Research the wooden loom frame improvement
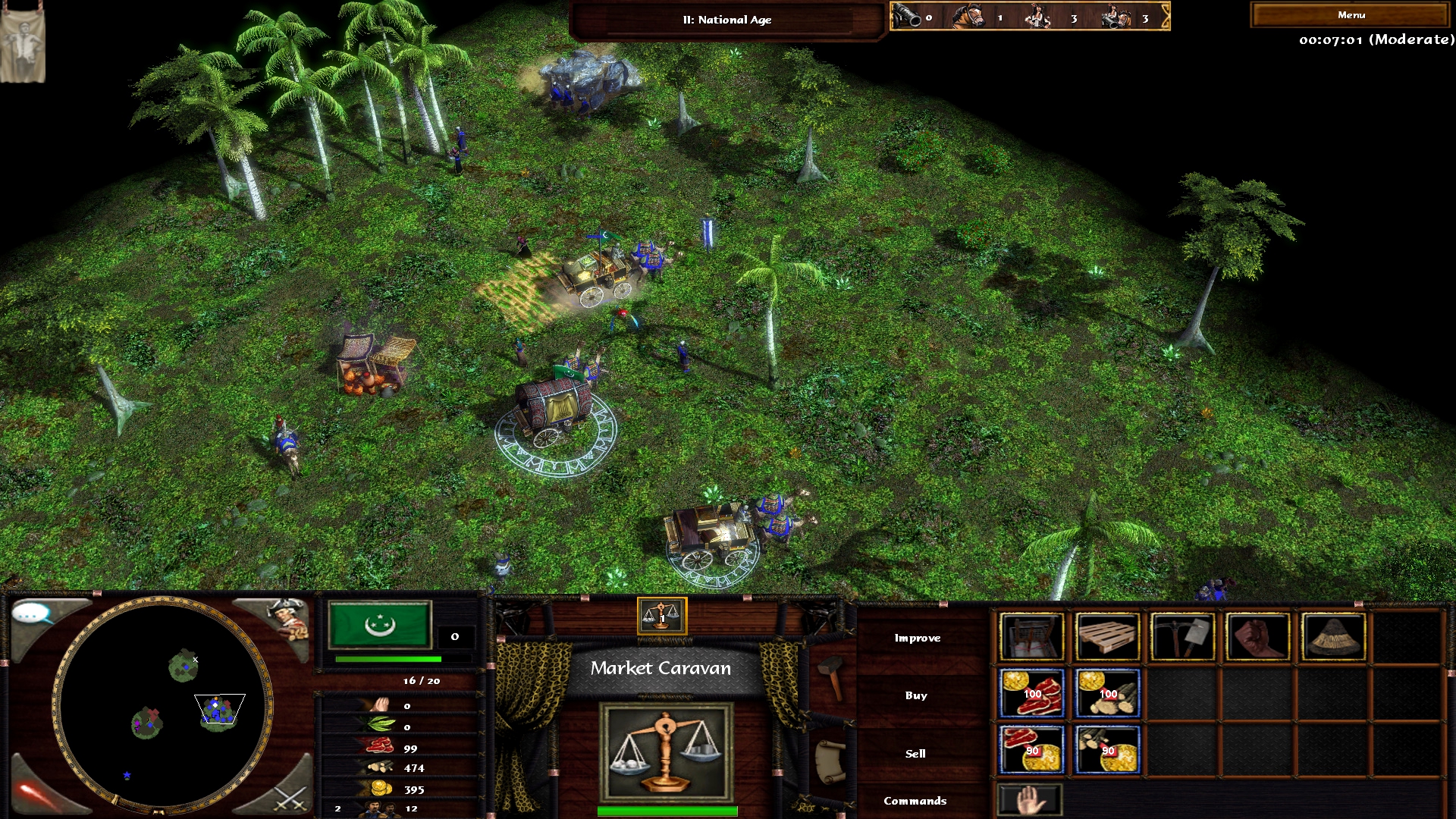Screen dimensions: 1456x819 [1031, 637]
